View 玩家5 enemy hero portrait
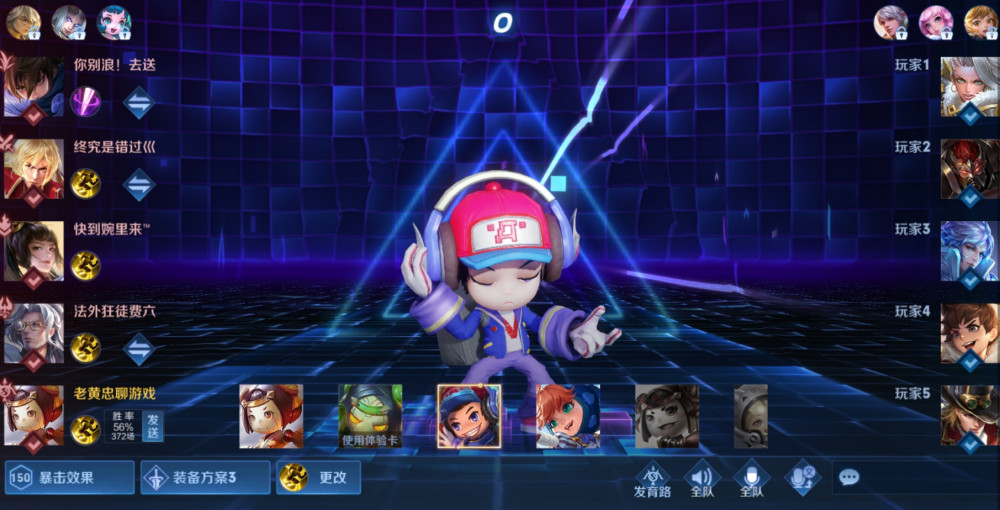 (x=969, y=415)
